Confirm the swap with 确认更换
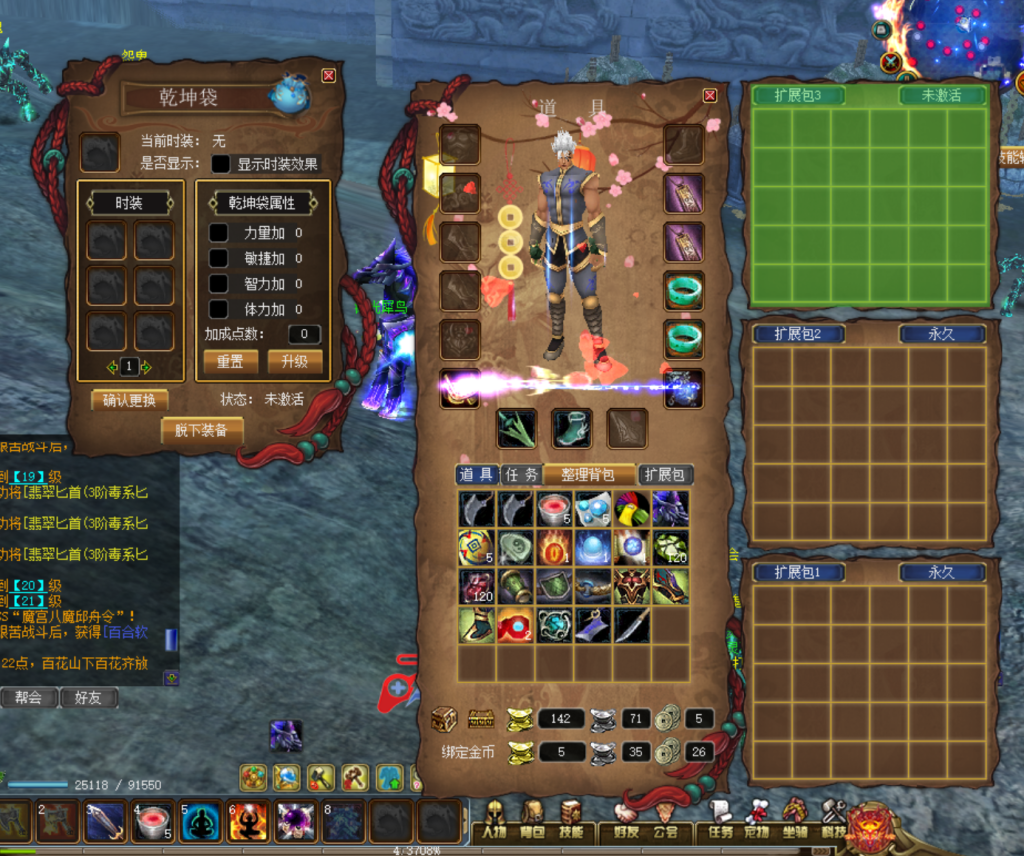The width and height of the screenshot is (1024, 856). click(129, 400)
